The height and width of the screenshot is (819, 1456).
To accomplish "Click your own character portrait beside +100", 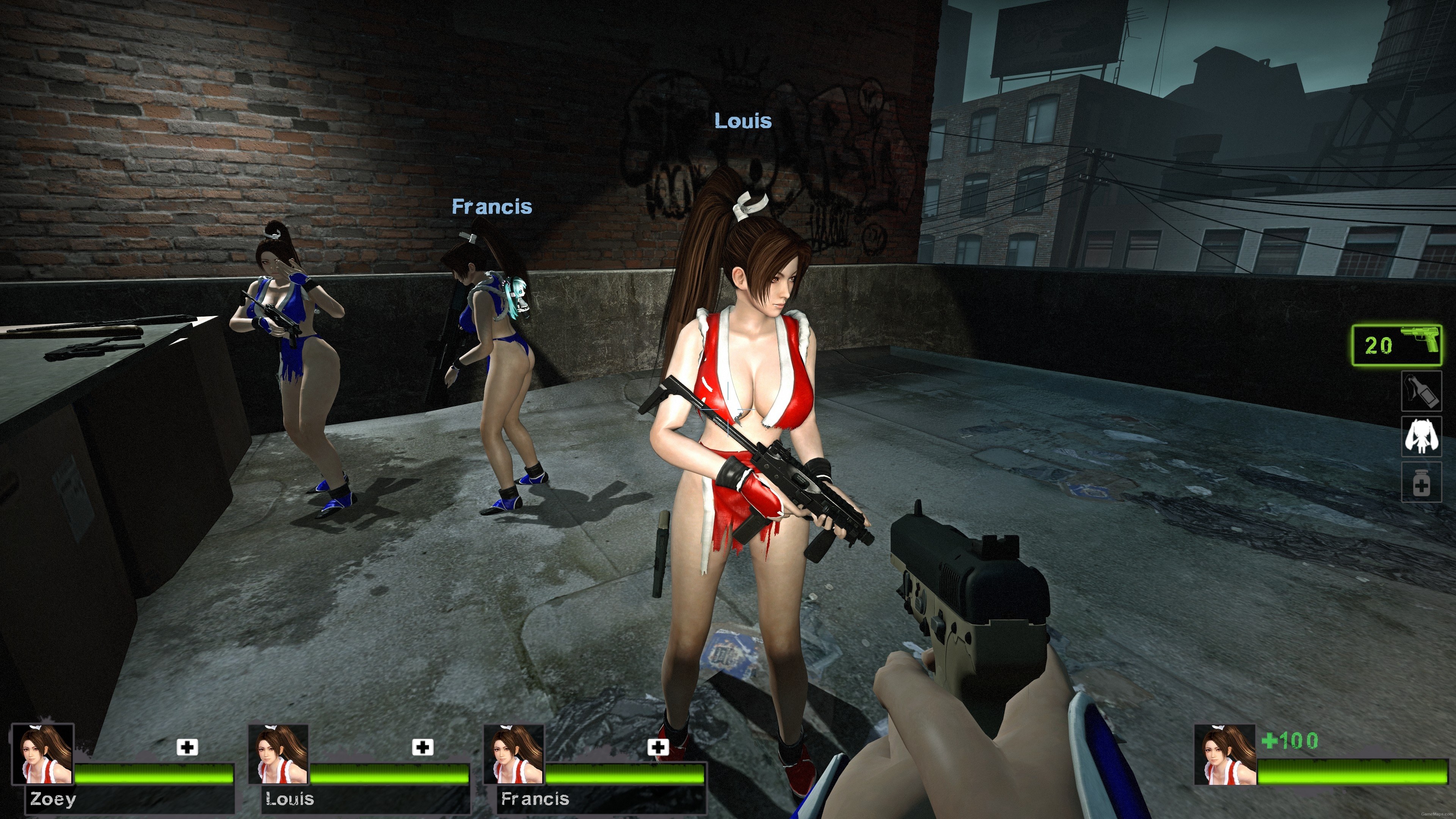I will tap(1224, 755).
